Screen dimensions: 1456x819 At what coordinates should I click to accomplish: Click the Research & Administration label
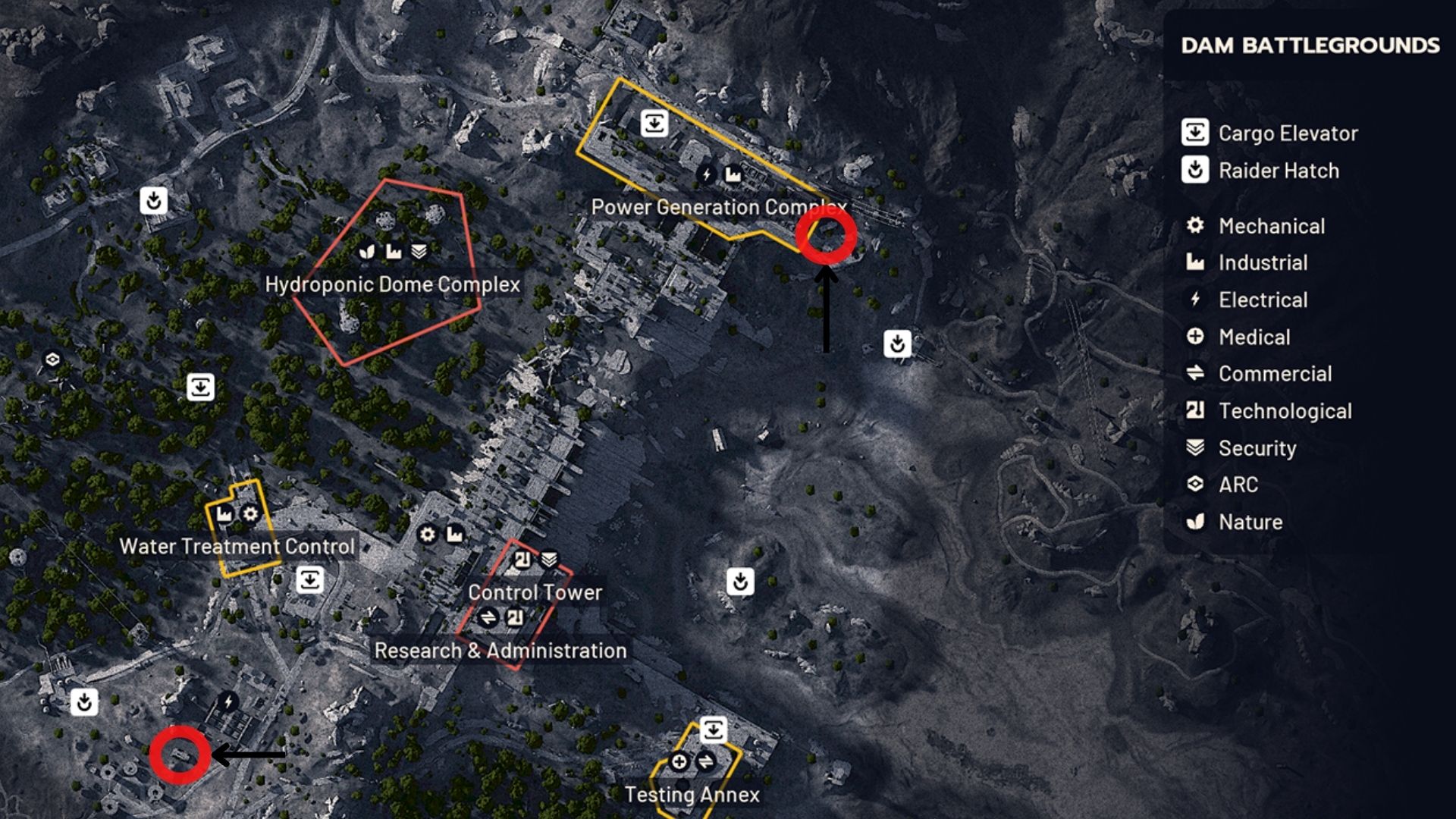pos(501,650)
